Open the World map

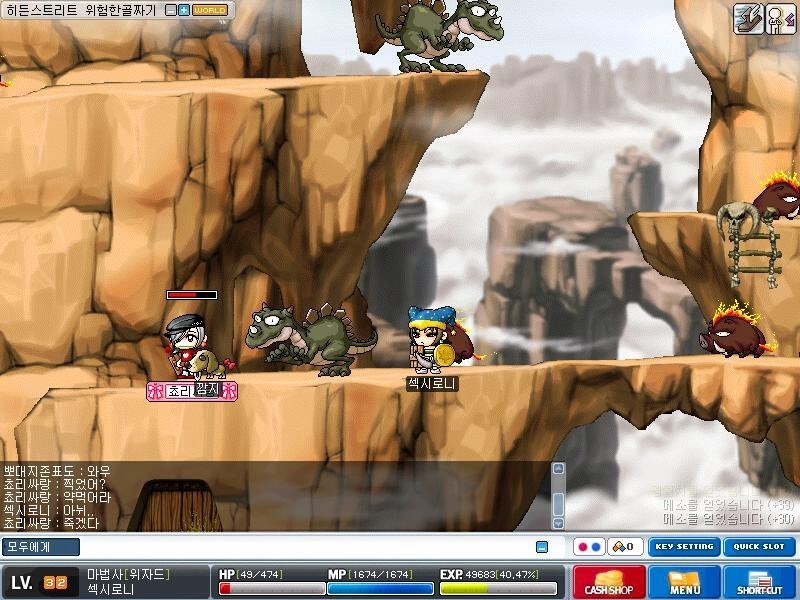tap(209, 10)
